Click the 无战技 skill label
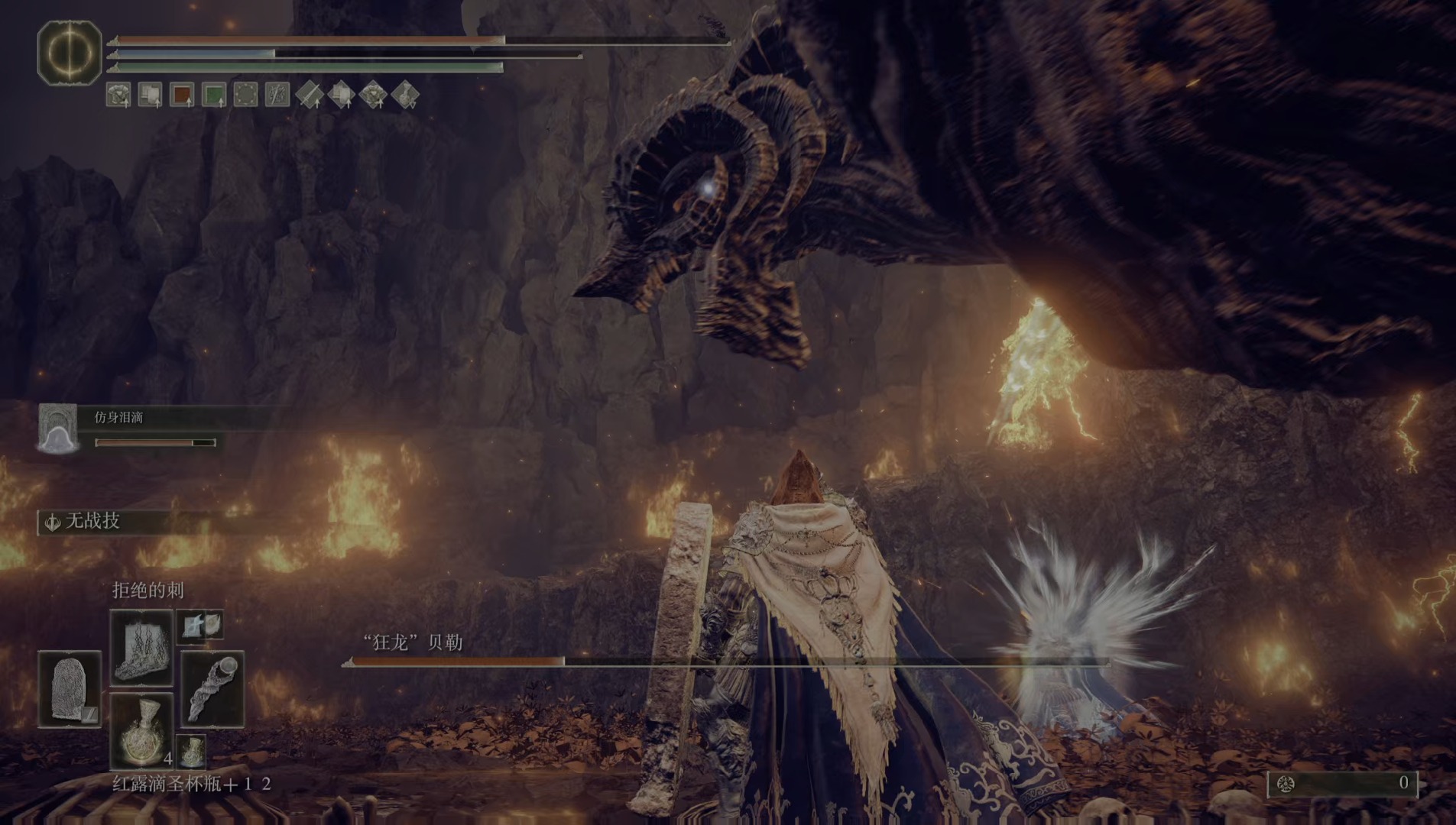The height and width of the screenshot is (825, 1456). click(x=92, y=522)
